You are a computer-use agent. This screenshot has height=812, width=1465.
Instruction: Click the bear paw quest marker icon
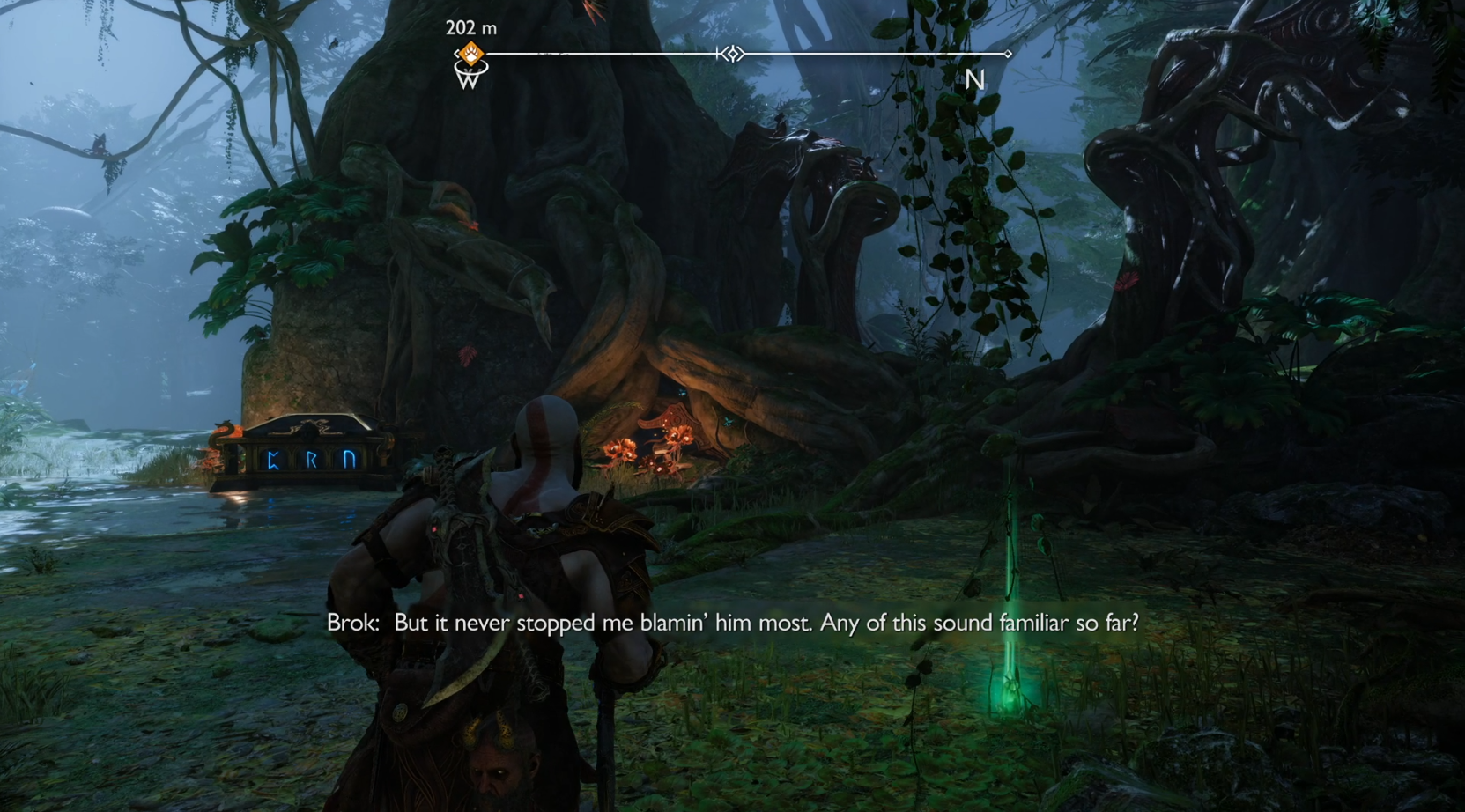coord(470,54)
